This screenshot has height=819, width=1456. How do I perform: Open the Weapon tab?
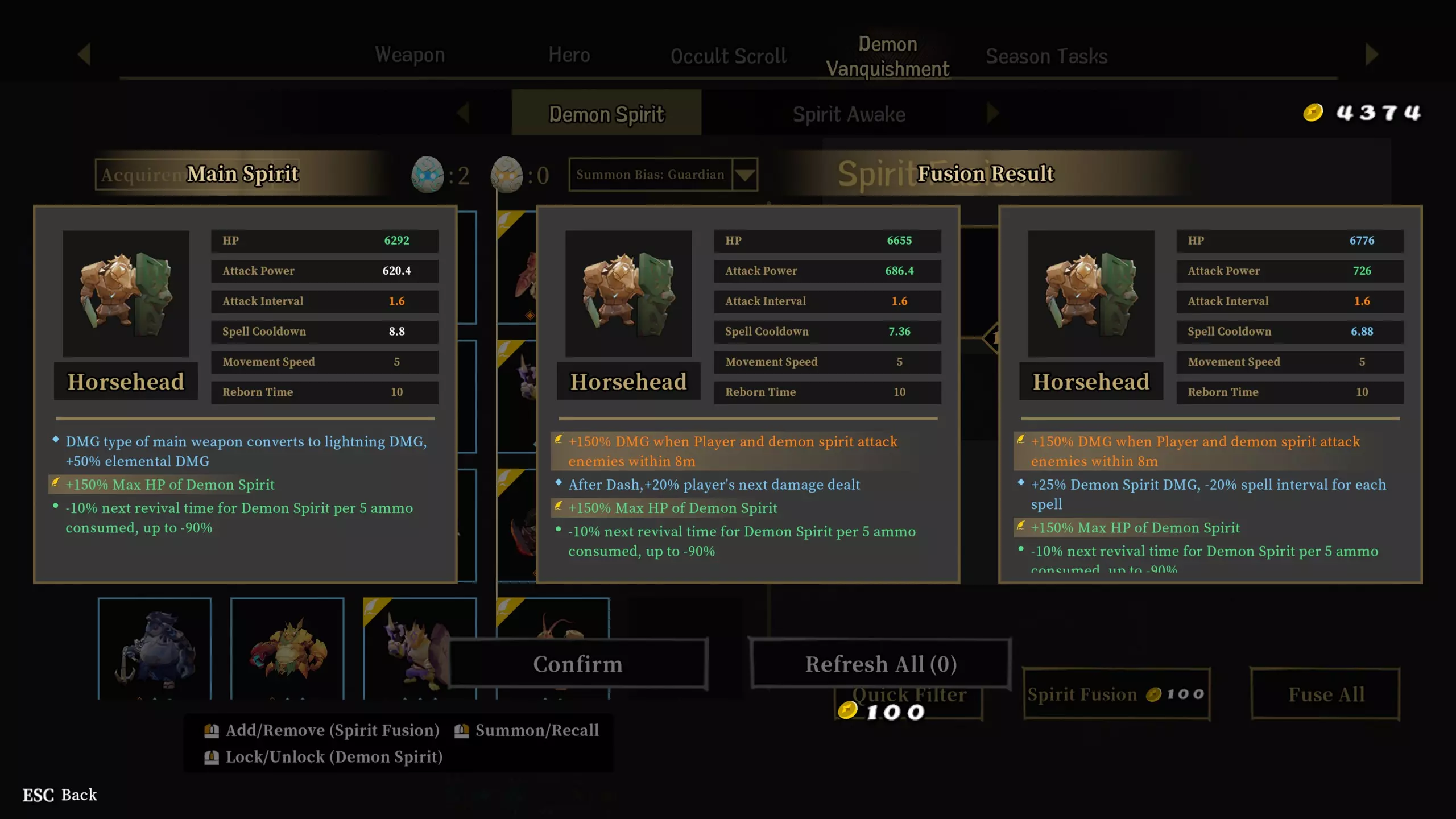tap(409, 55)
